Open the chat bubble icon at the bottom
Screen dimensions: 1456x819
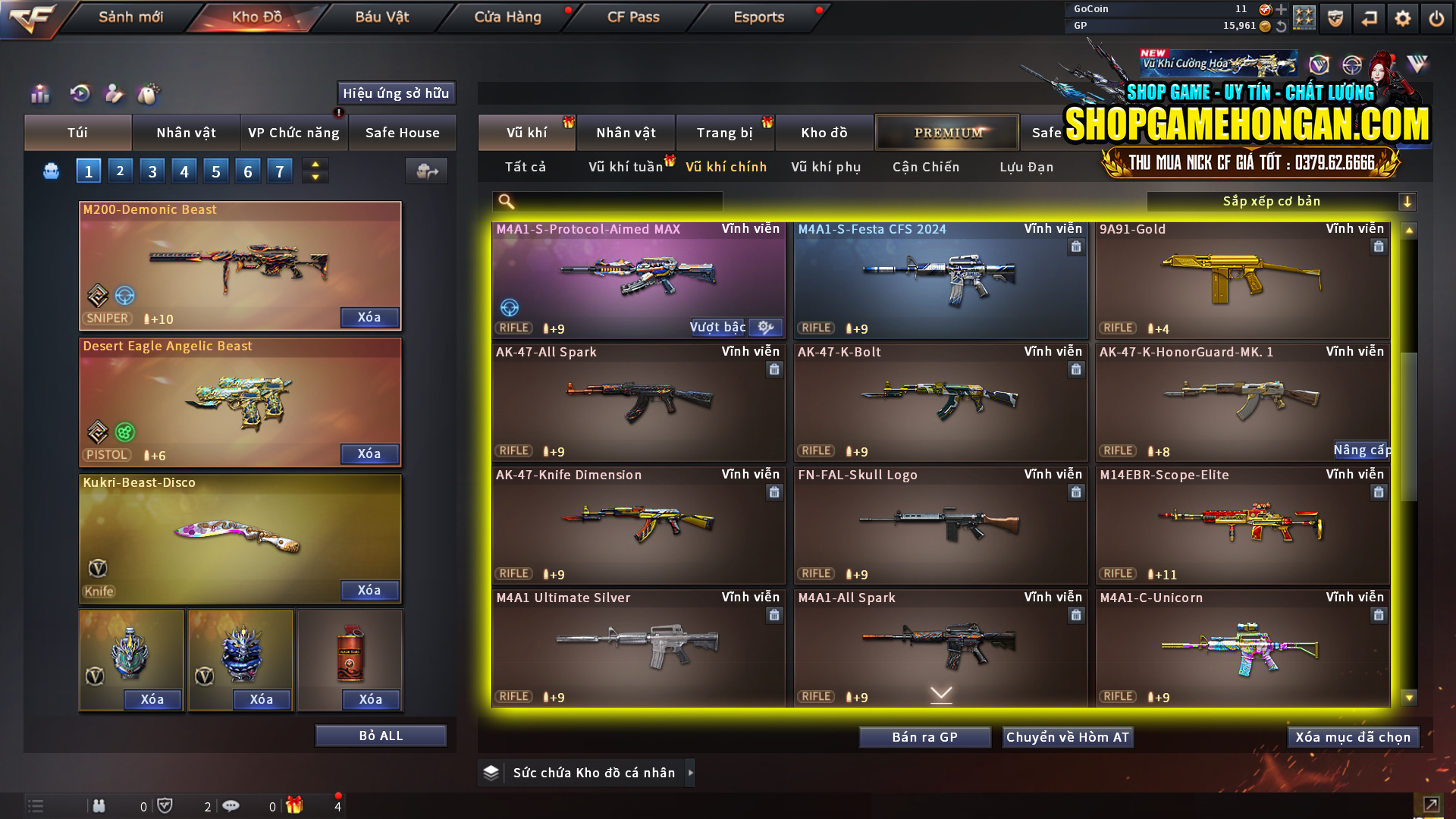(231, 806)
